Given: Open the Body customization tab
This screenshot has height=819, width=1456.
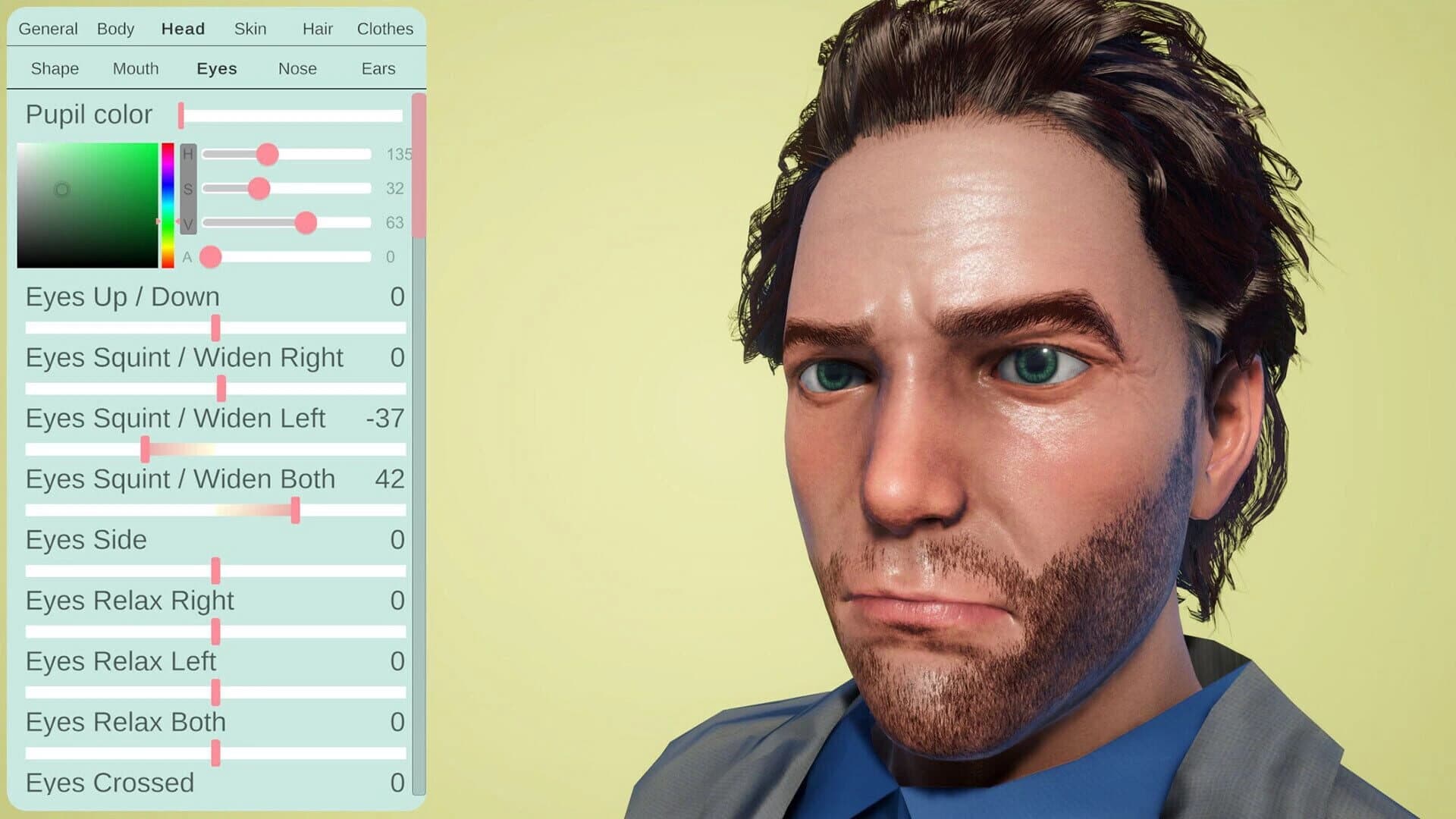Looking at the screenshot, I should point(115,29).
